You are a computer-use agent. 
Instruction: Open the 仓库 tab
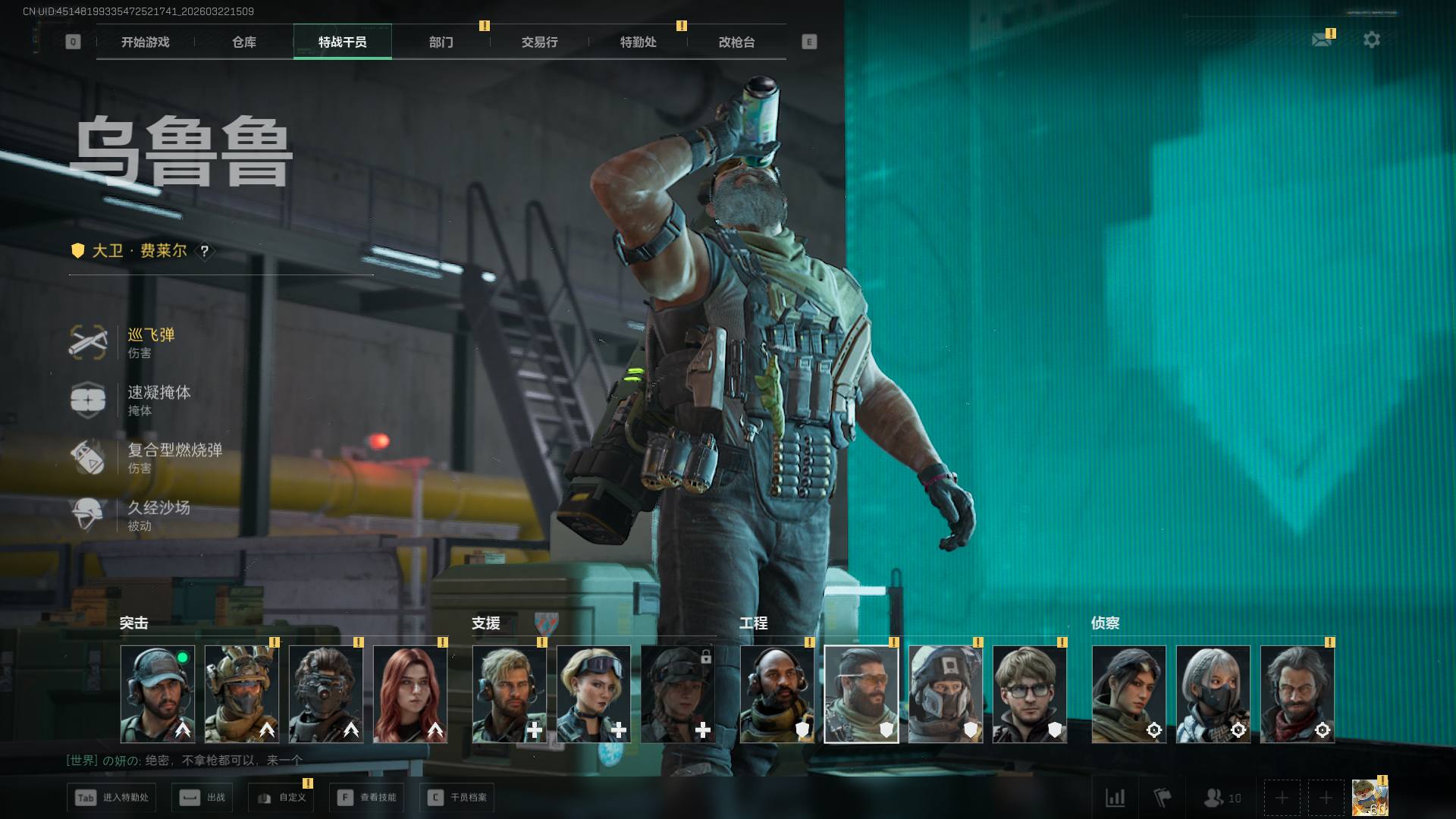(x=244, y=42)
